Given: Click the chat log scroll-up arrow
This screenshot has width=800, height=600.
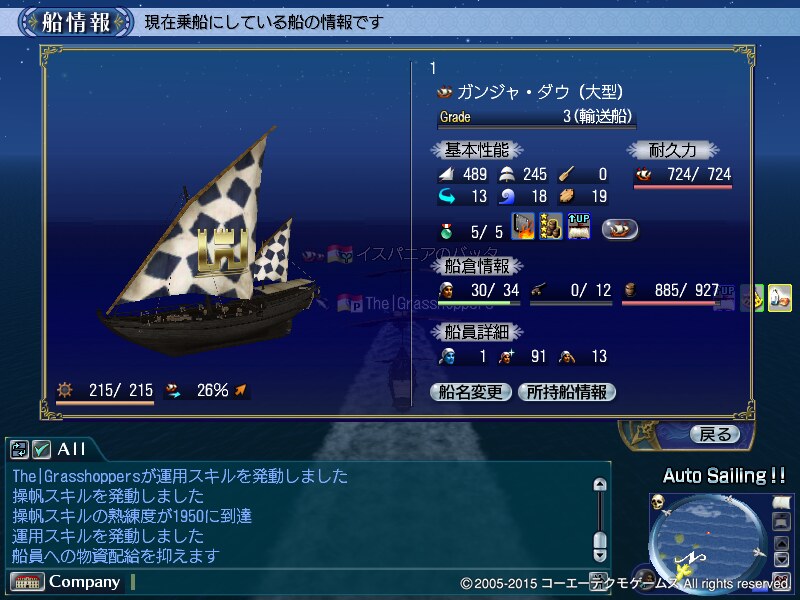Looking at the screenshot, I should (600, 485).
